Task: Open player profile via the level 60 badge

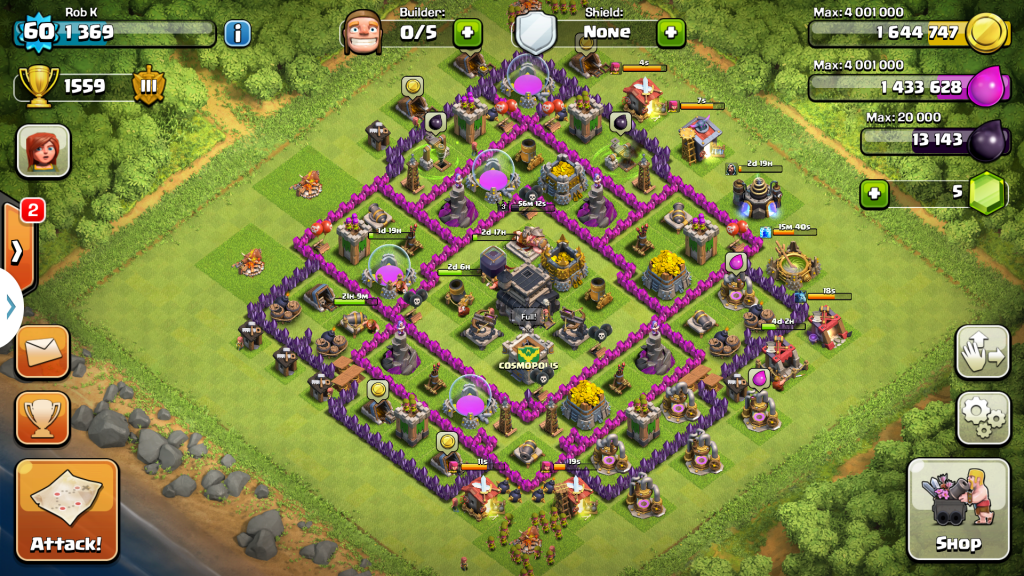Action: click(38, 31)
